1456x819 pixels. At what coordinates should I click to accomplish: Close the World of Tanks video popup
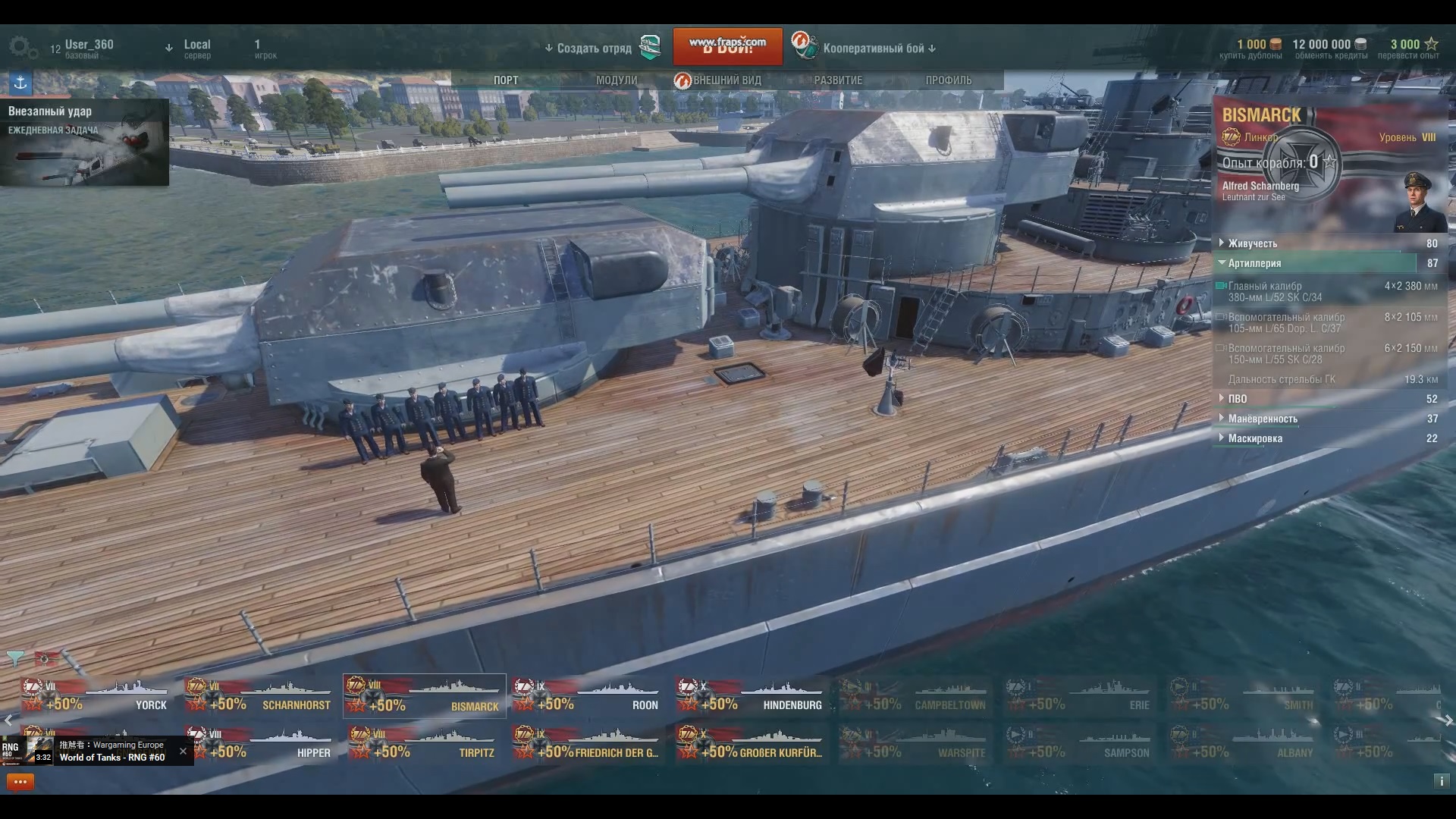pyautogui.click(x=183, y=752)
